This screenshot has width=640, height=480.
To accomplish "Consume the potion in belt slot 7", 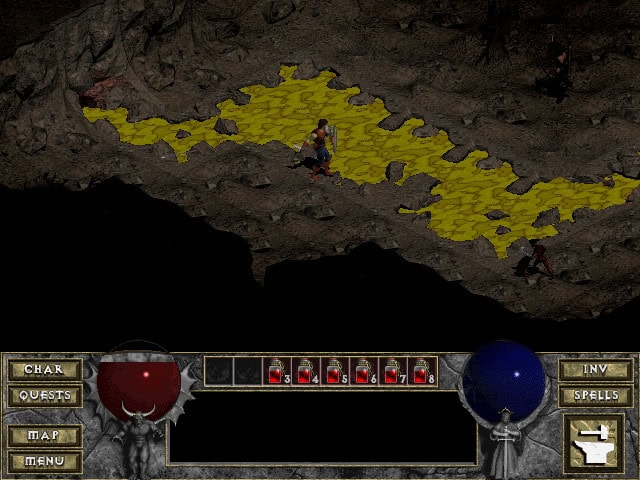I will point(394,371).
